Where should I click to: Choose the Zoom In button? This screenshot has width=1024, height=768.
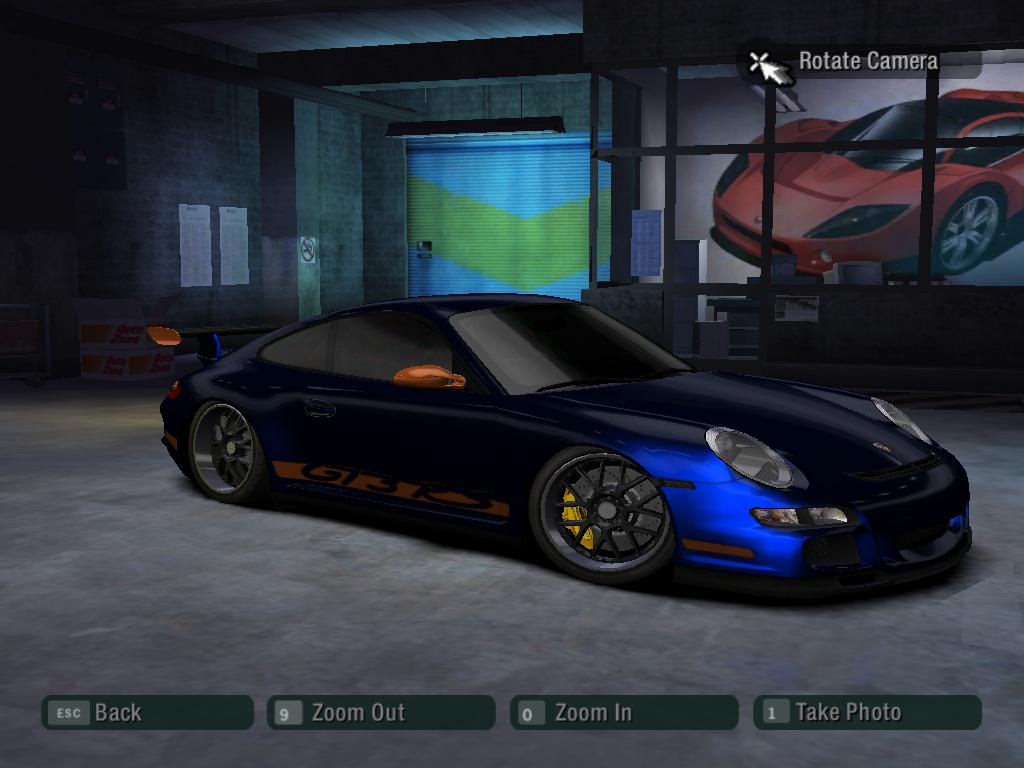pos(623,713)
